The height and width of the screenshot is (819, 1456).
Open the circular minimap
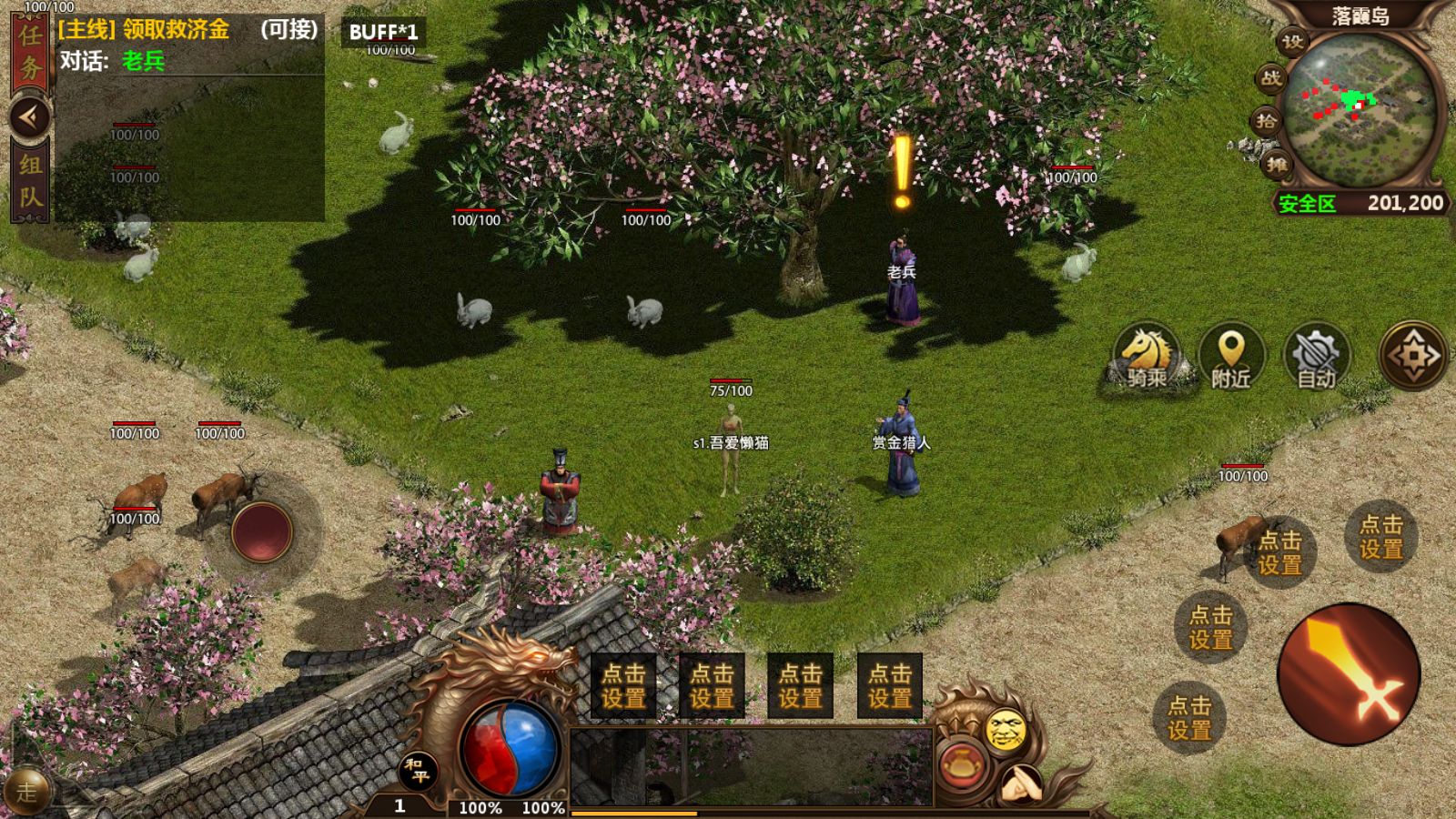pos(1360,108)
